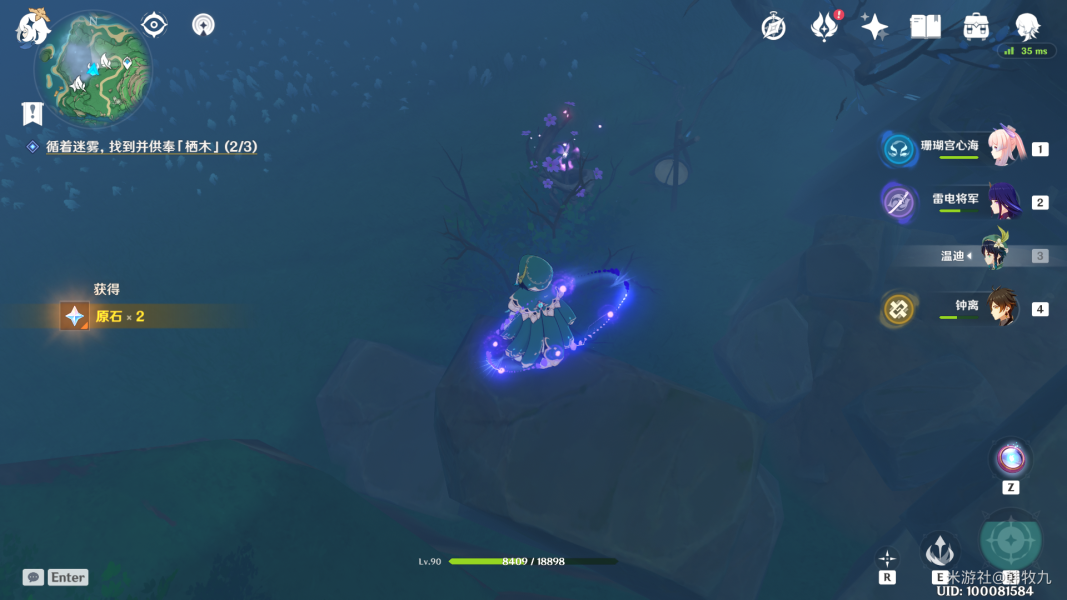Image resolution: width=1067 pixels, height=600 pixels.
Task: Cast the elemental skill with upward arrow
Action: click(940, 551)
